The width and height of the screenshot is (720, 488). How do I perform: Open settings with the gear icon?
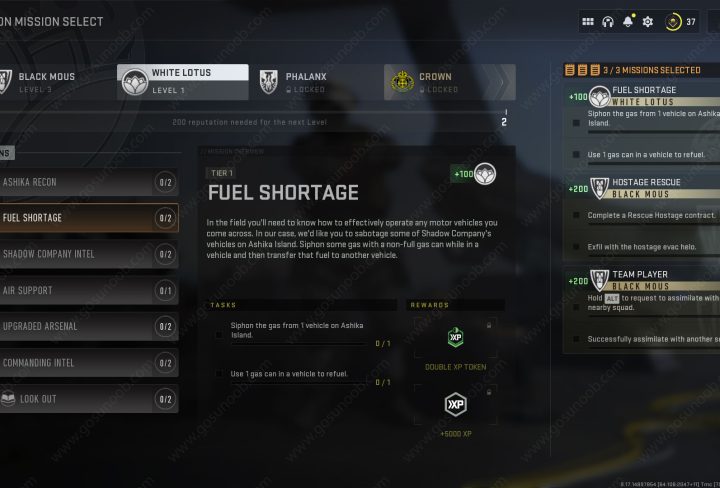click(x=648, y=21)
